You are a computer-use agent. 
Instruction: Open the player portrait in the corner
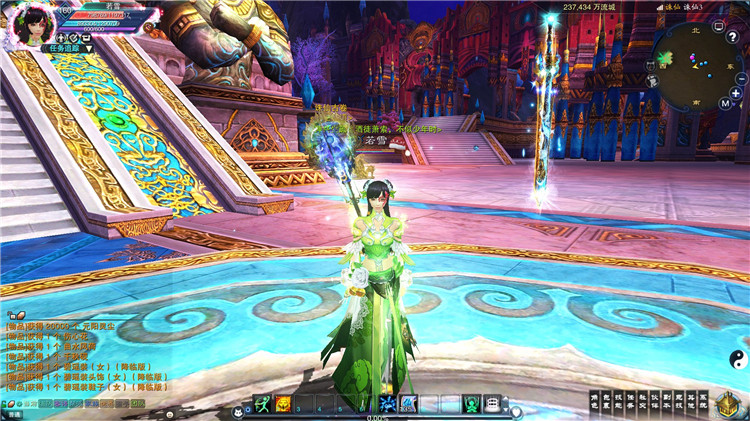(28, 22)
